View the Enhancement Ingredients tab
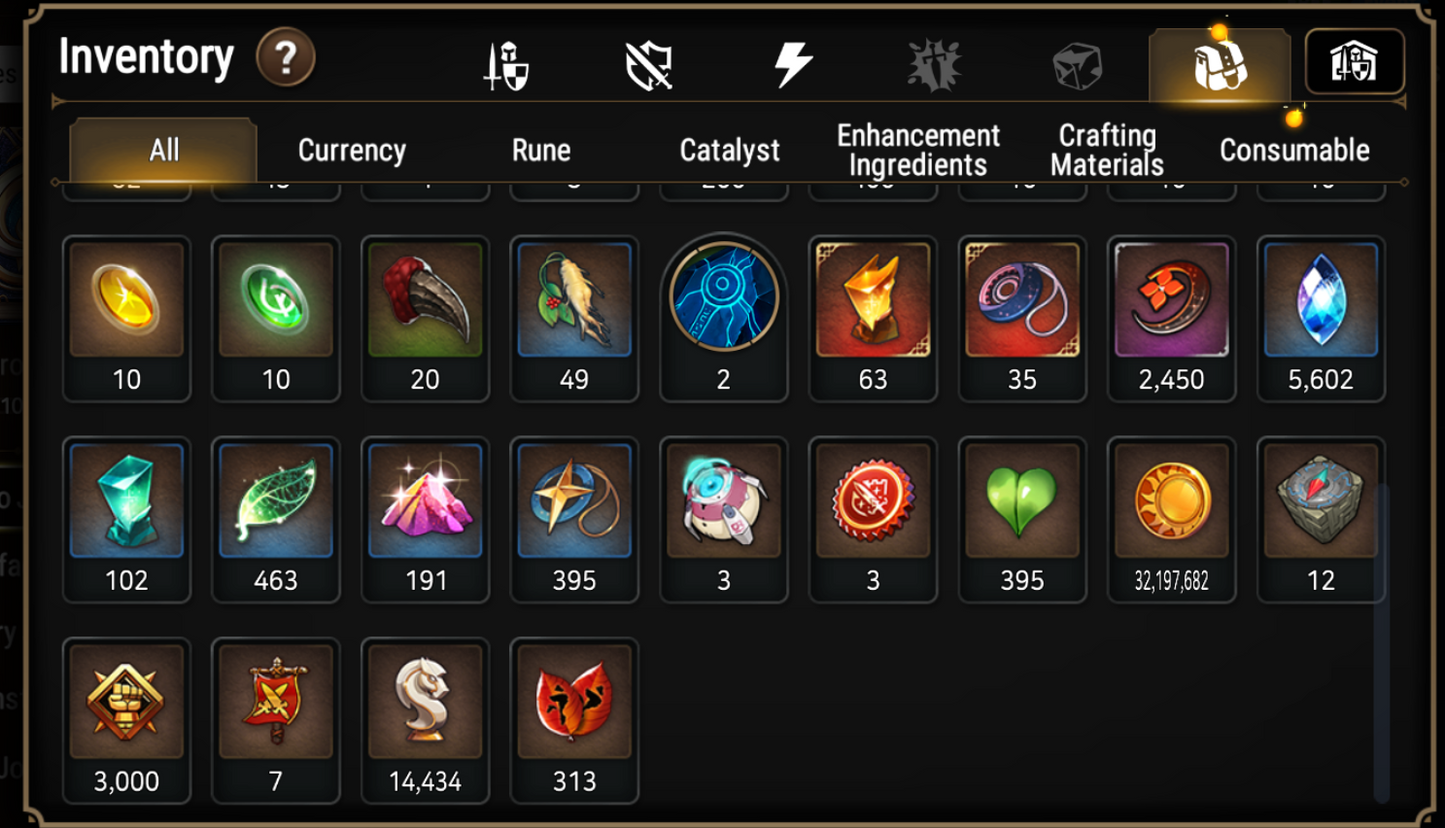This screenshot has width=1445, height=828. tap(917, 149)
